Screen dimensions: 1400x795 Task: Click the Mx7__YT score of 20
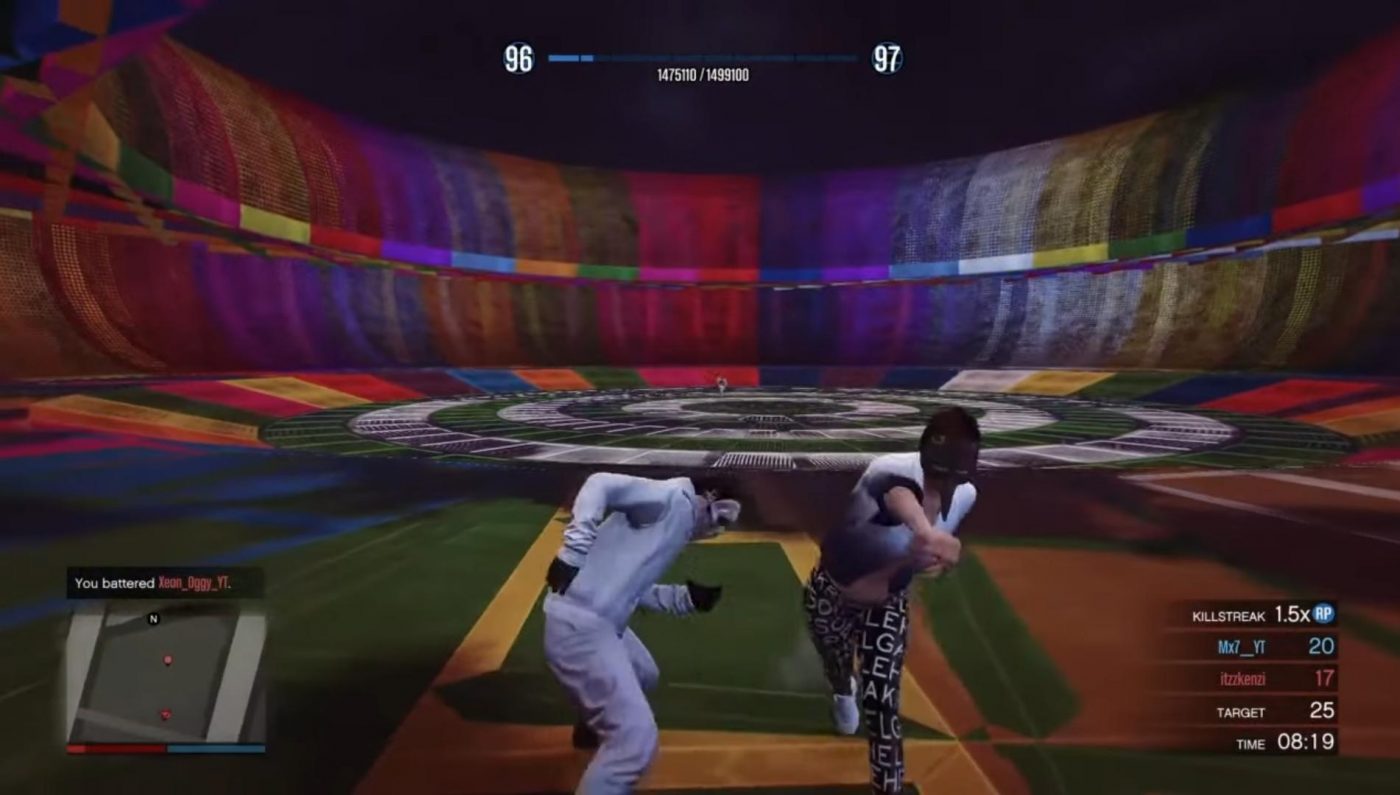pyautogui.click(x=1322, y=646)
